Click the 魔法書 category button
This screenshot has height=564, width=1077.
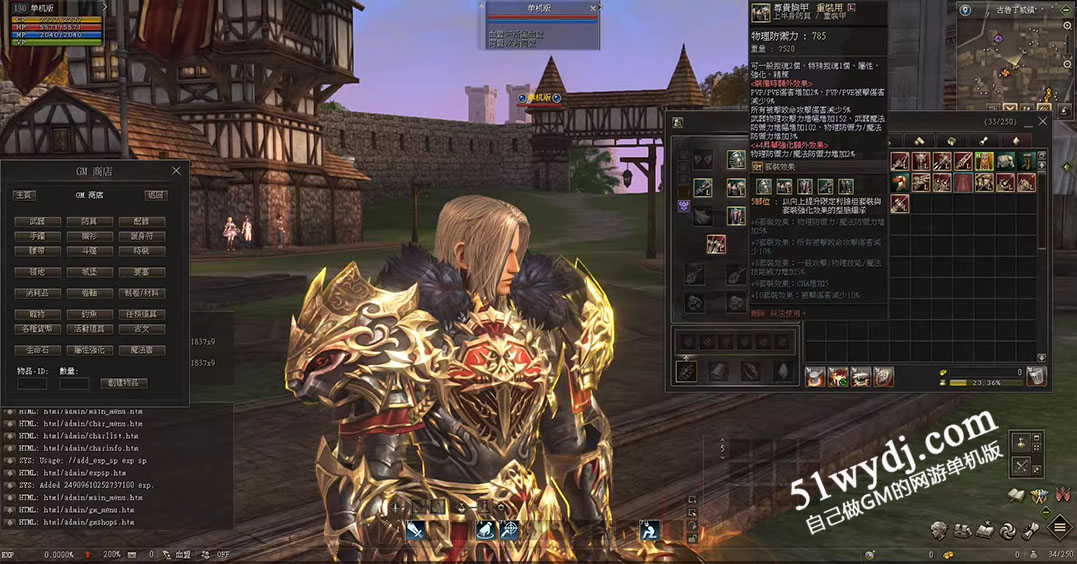pyautogui.click(x=141, y=351)
